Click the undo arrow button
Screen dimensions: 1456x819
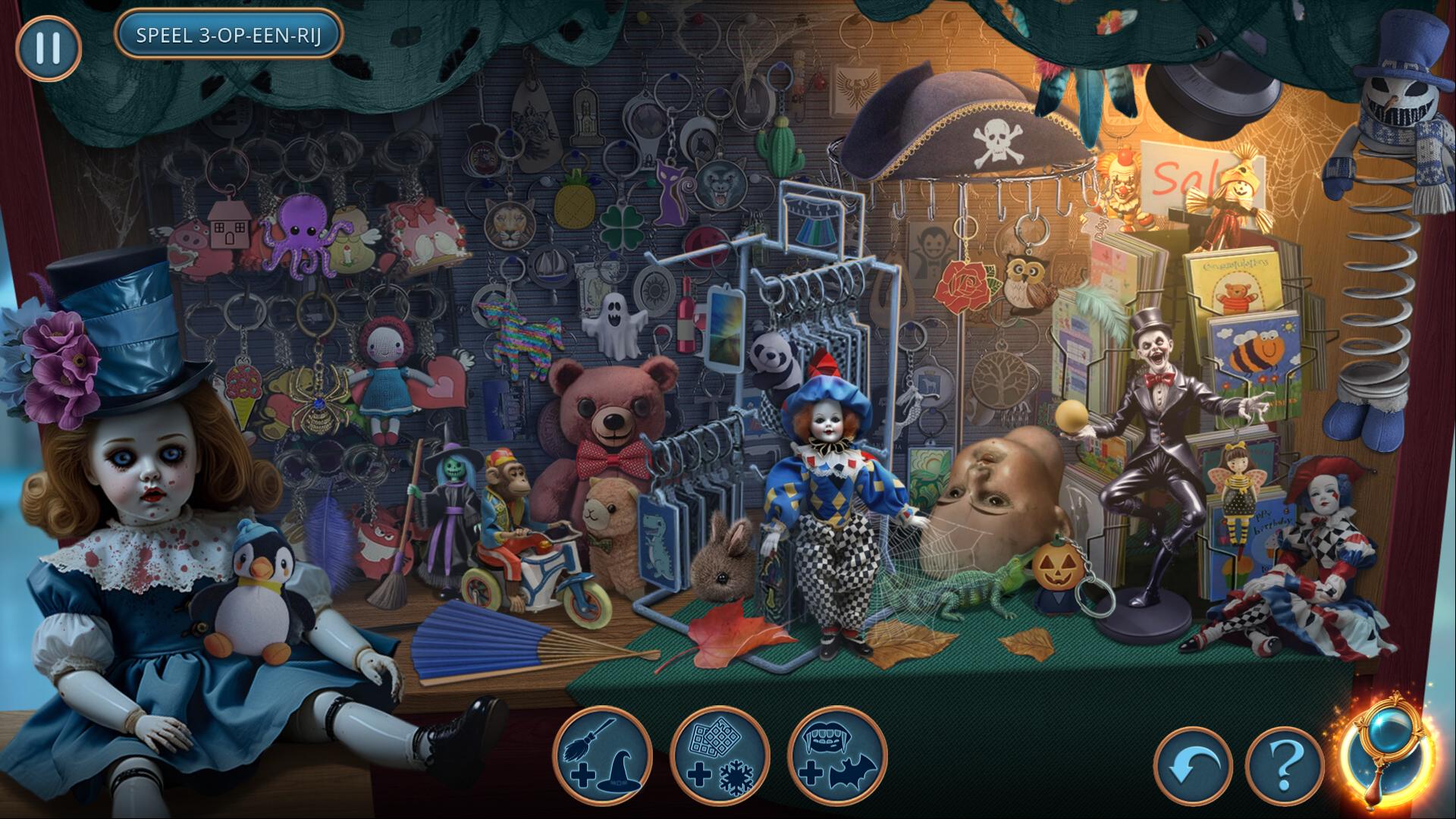click(x=1193, y=766)
